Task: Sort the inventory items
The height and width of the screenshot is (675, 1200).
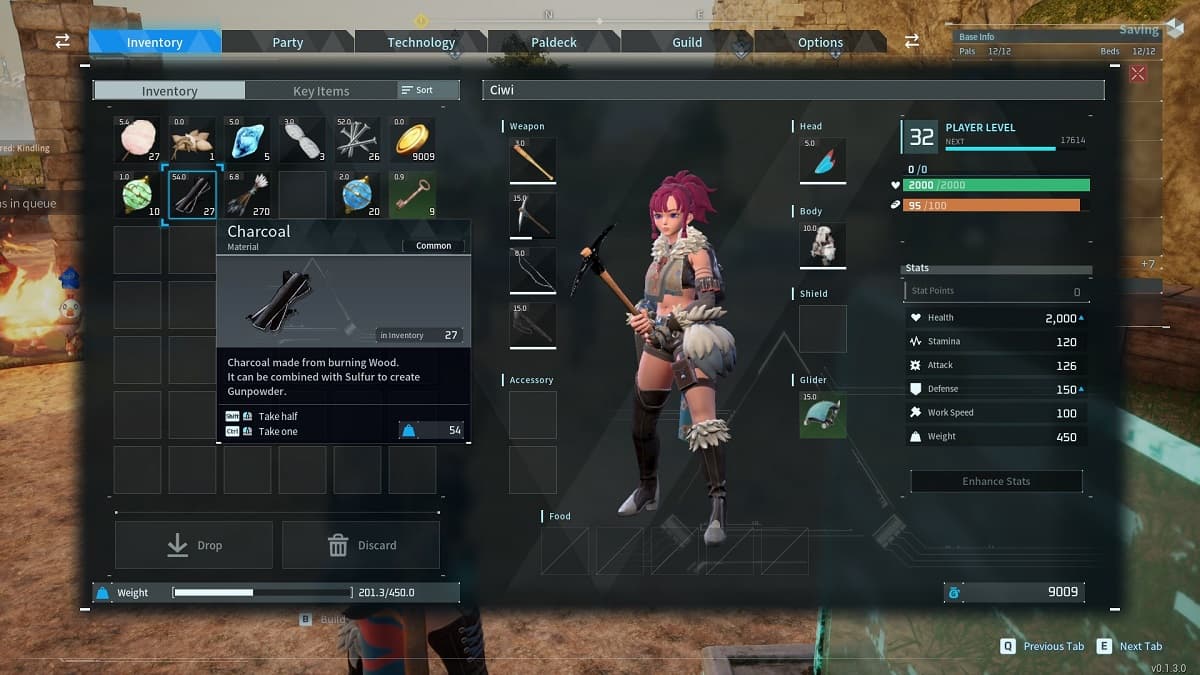Action: tap(418, 90)
